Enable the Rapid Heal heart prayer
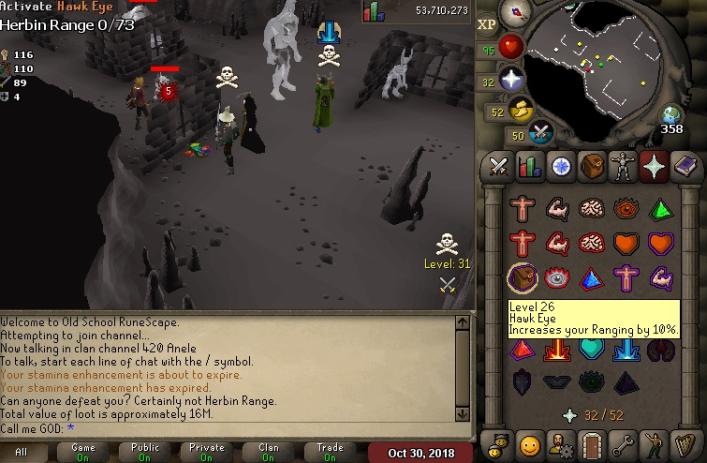The width and height of the screenshot is (707, 463). pyautogui.click(x=660, y=243)
